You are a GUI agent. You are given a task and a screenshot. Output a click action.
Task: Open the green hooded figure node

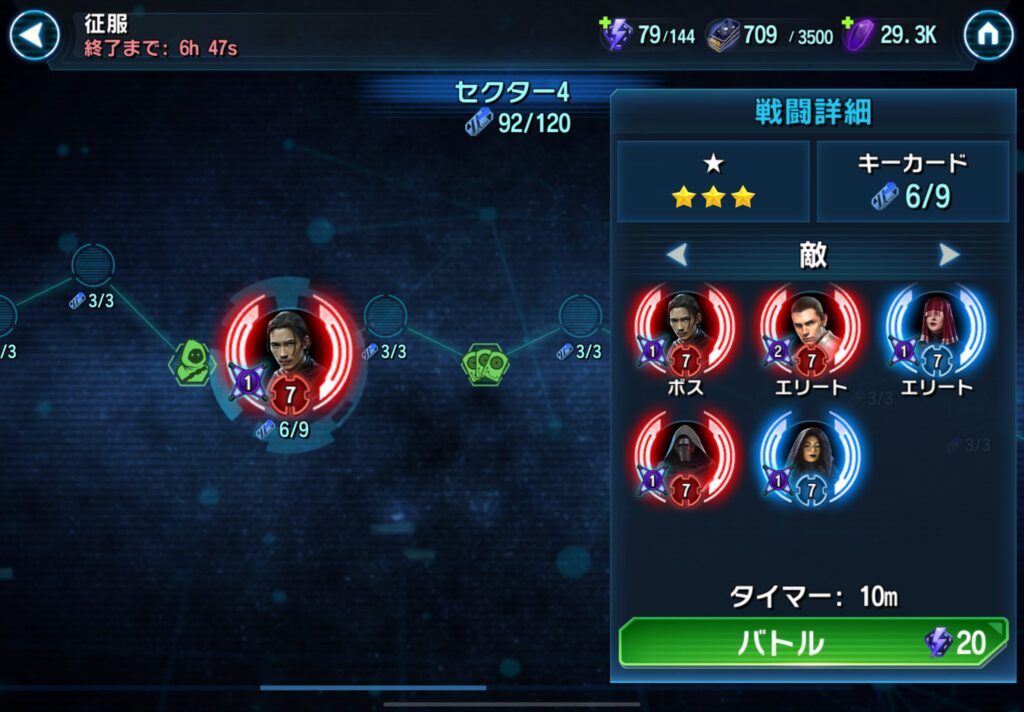[192, 362]
